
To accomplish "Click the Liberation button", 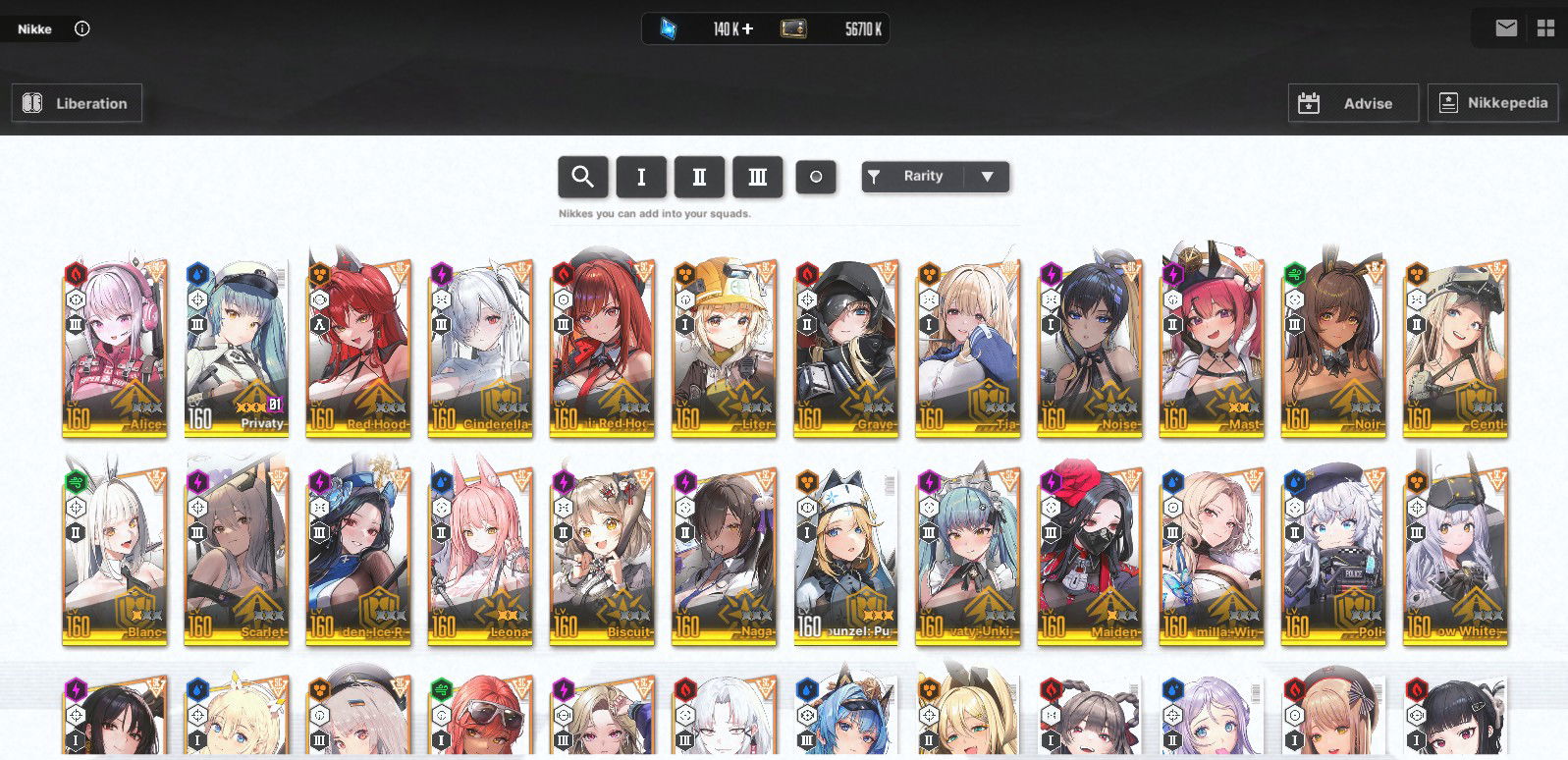I will pyautogui.click(x=76, y=102).
